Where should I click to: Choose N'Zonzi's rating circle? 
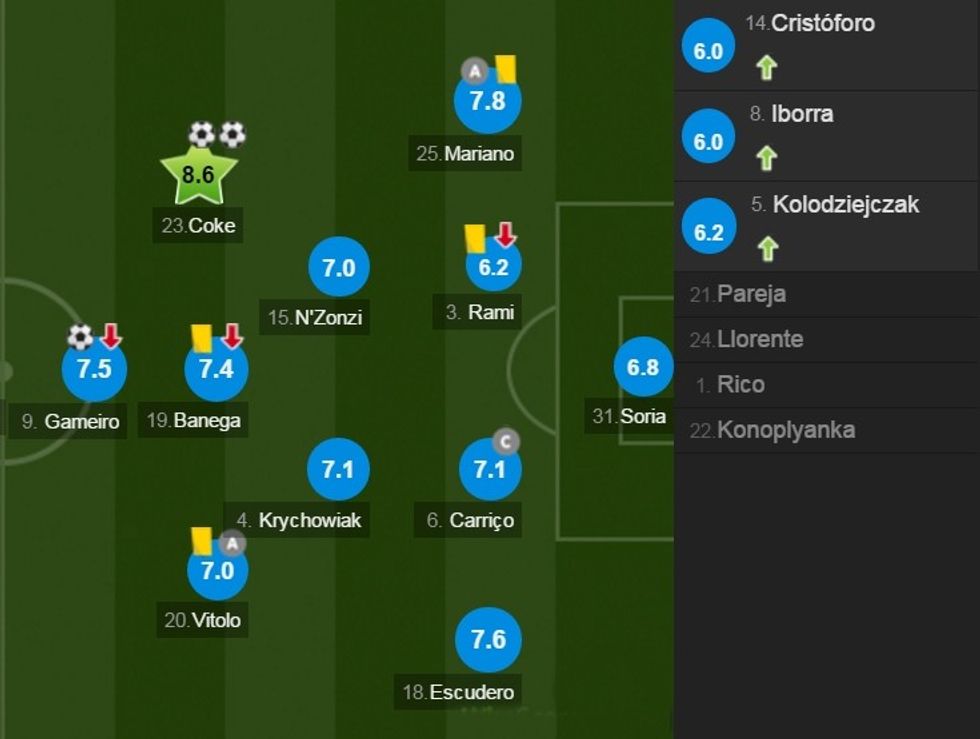tap(339, 268)
